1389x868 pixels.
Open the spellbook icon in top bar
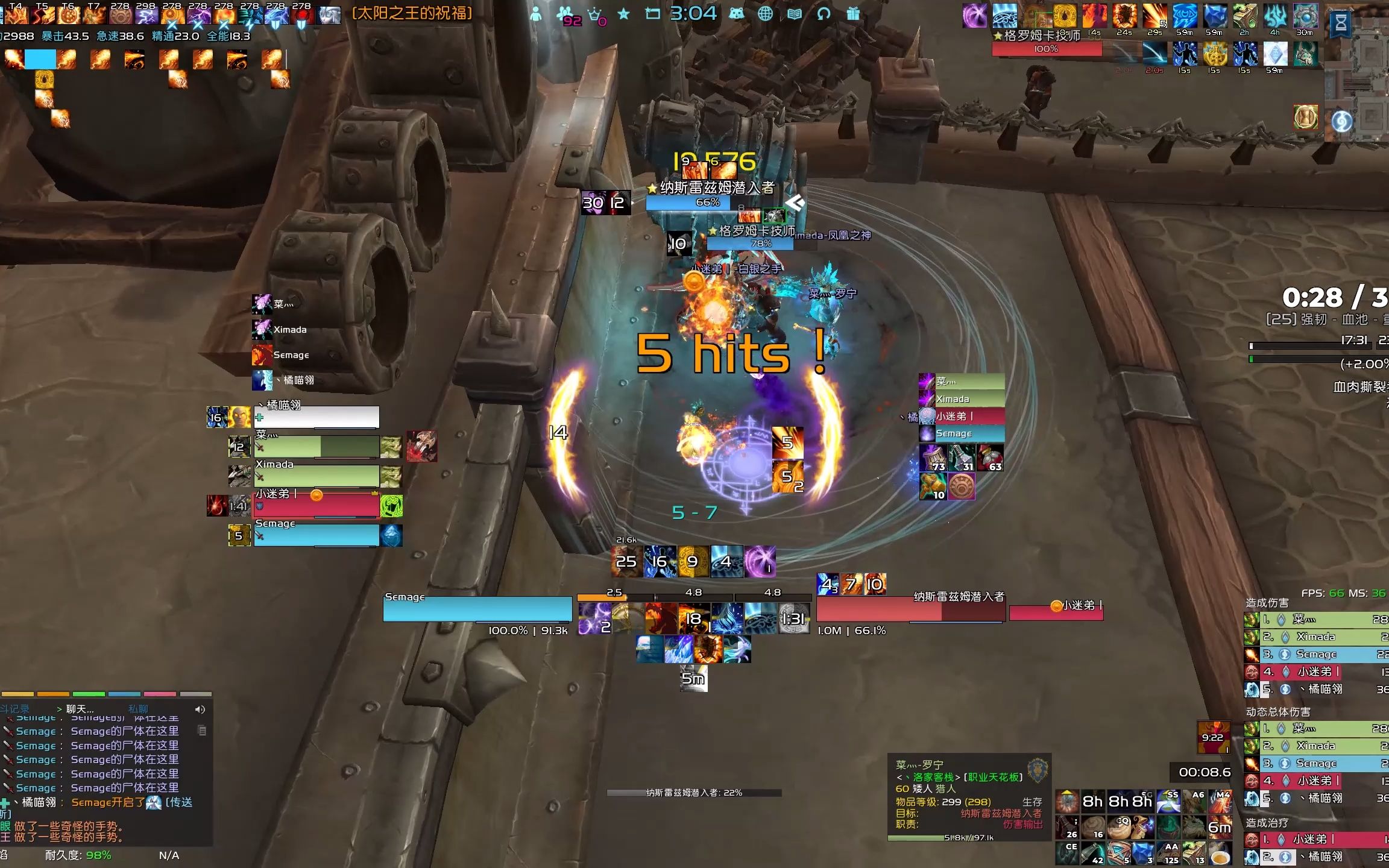tap(795, 14)
